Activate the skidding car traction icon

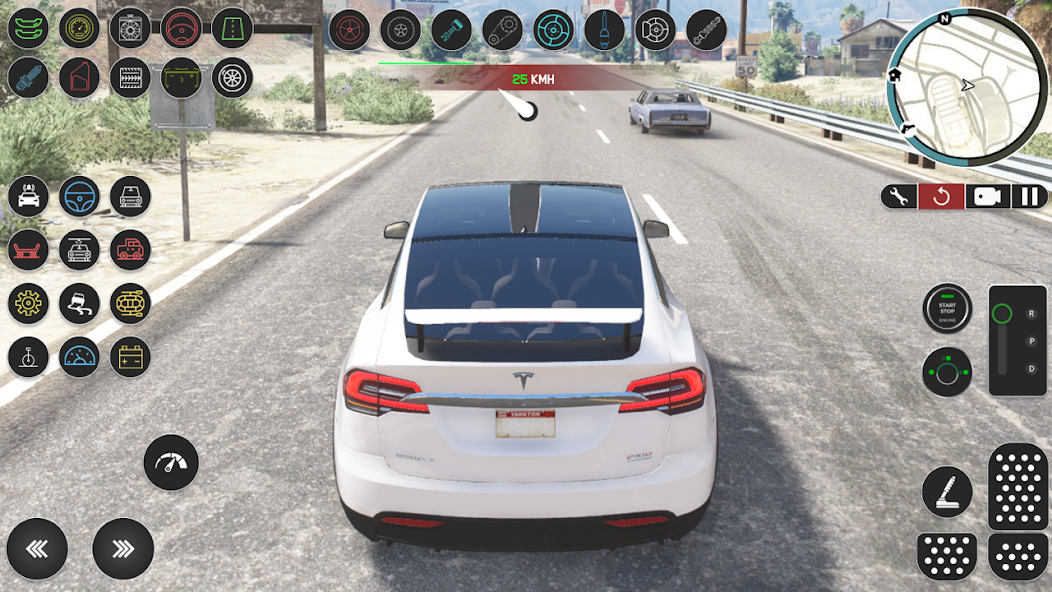[79, 303]
